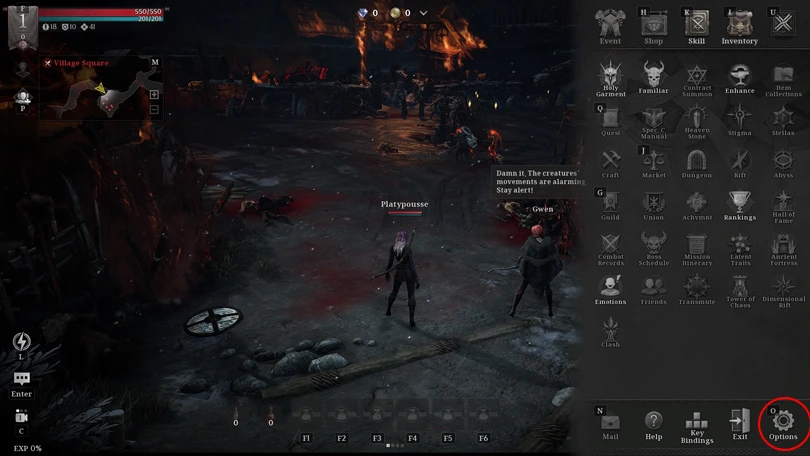Open the Options menu

tap(783, 421)
